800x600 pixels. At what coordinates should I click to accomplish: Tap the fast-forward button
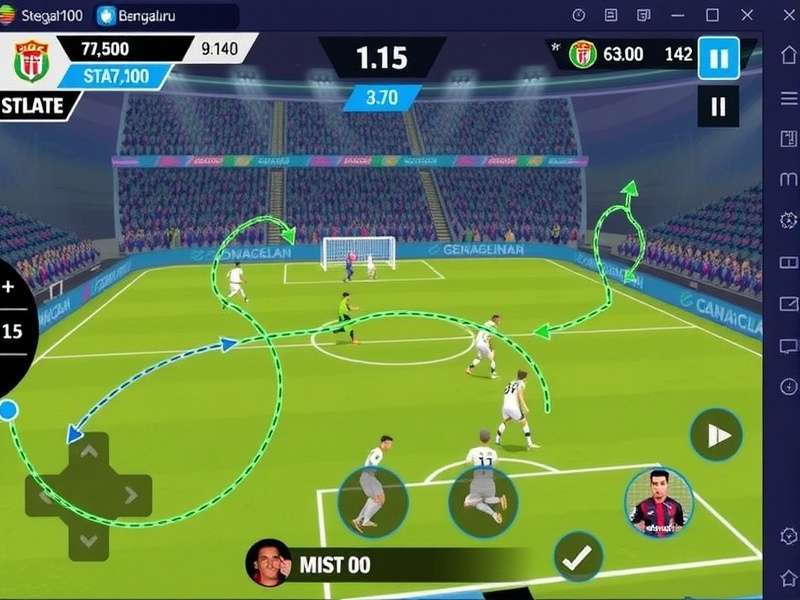(x=716, y=435)
